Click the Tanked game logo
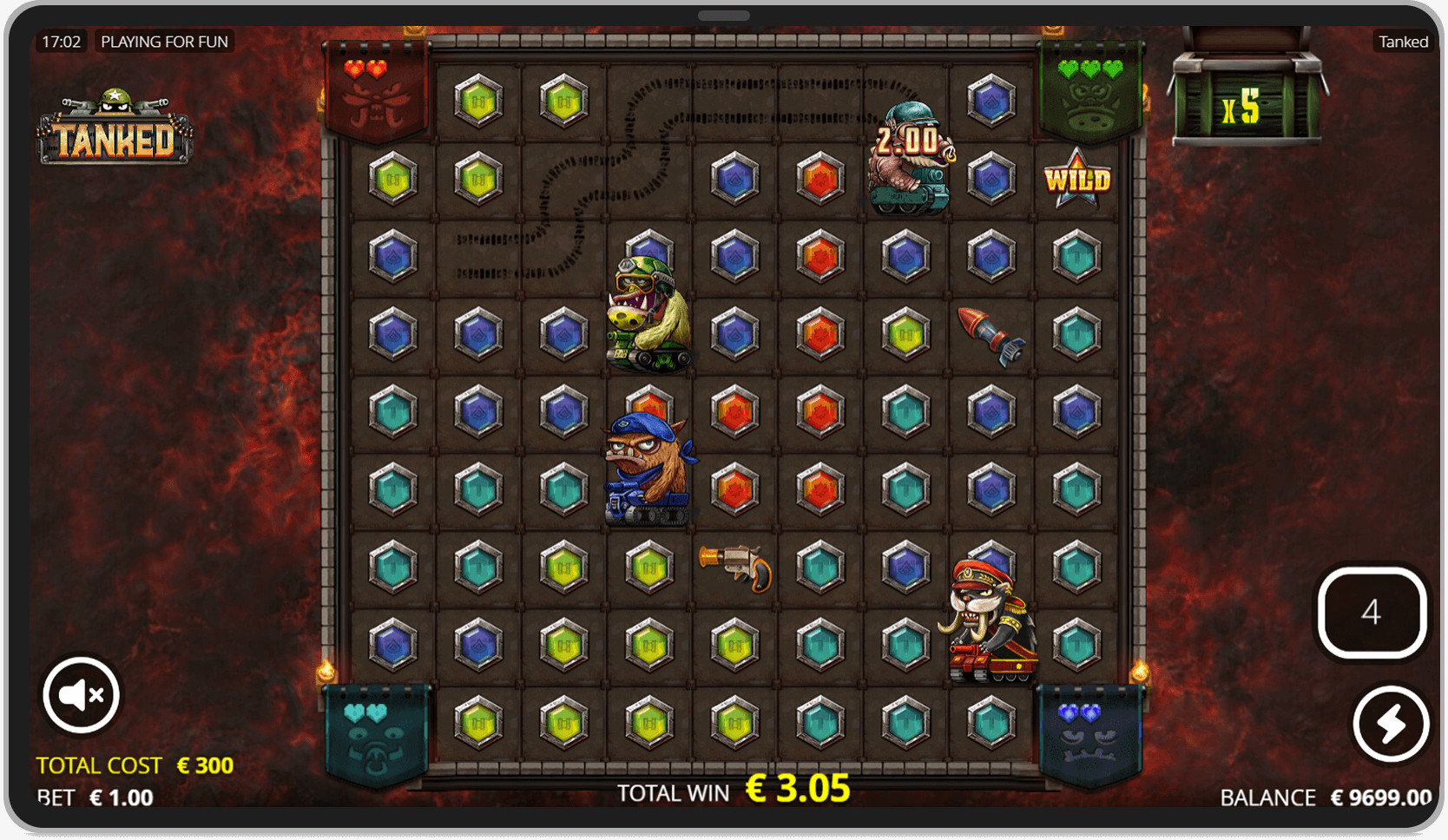The height and width of the screenshot is (840, 1448). 115,130
